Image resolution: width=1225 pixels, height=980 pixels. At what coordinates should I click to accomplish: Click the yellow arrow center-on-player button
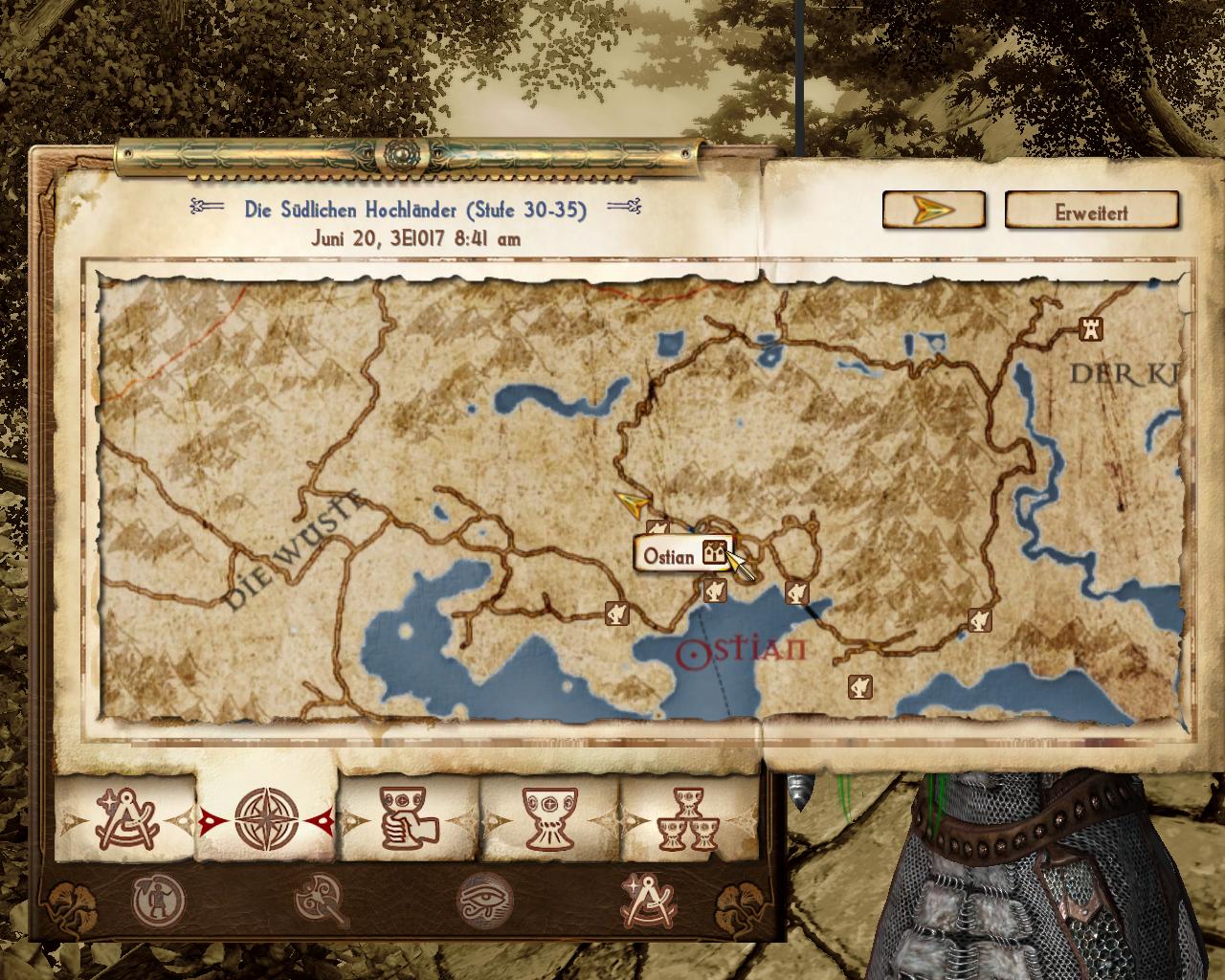[x=933, y=210]
